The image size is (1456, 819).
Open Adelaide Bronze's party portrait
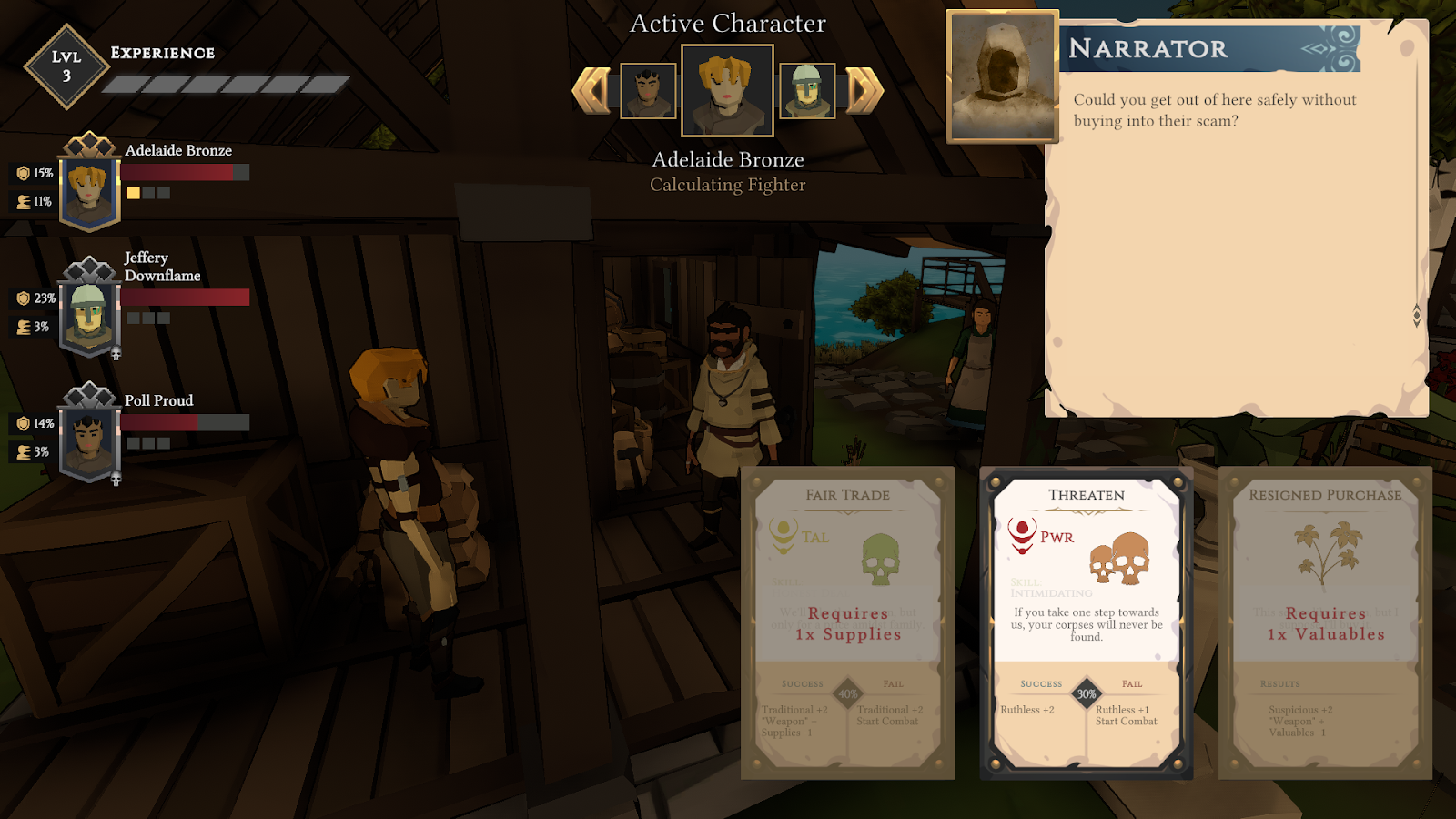coord(89,191)
